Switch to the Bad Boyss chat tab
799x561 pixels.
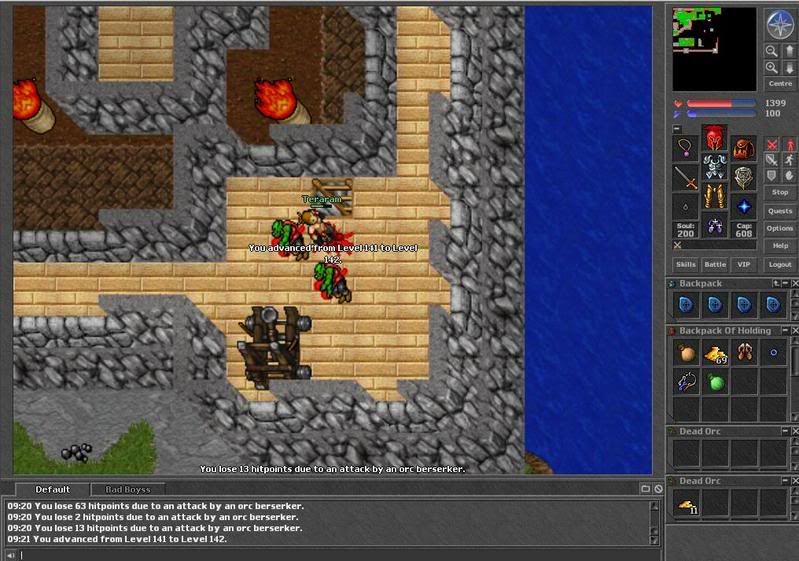coord(127,489)
